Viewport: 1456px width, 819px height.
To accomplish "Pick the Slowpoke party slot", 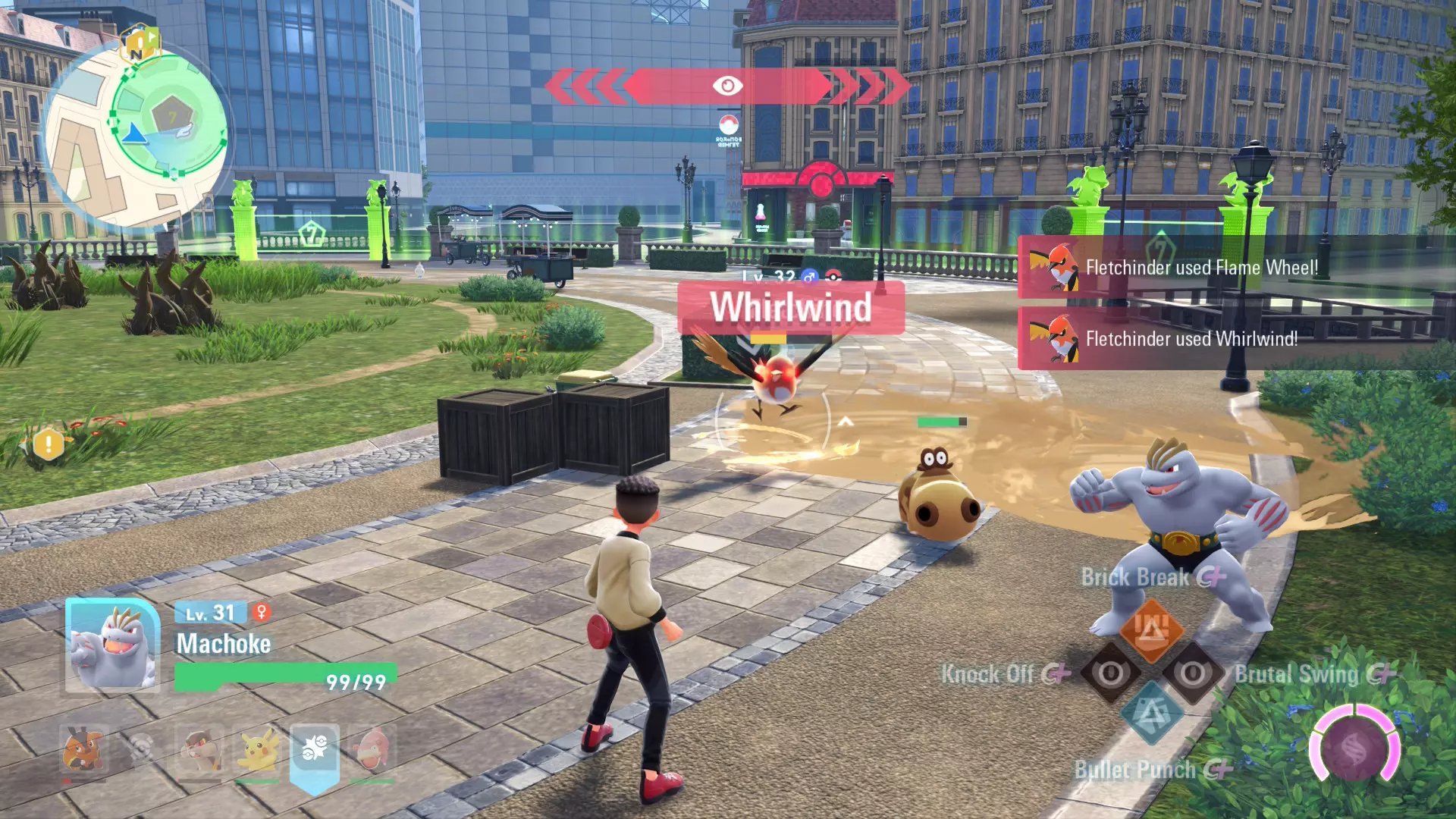I will point(372,750).
